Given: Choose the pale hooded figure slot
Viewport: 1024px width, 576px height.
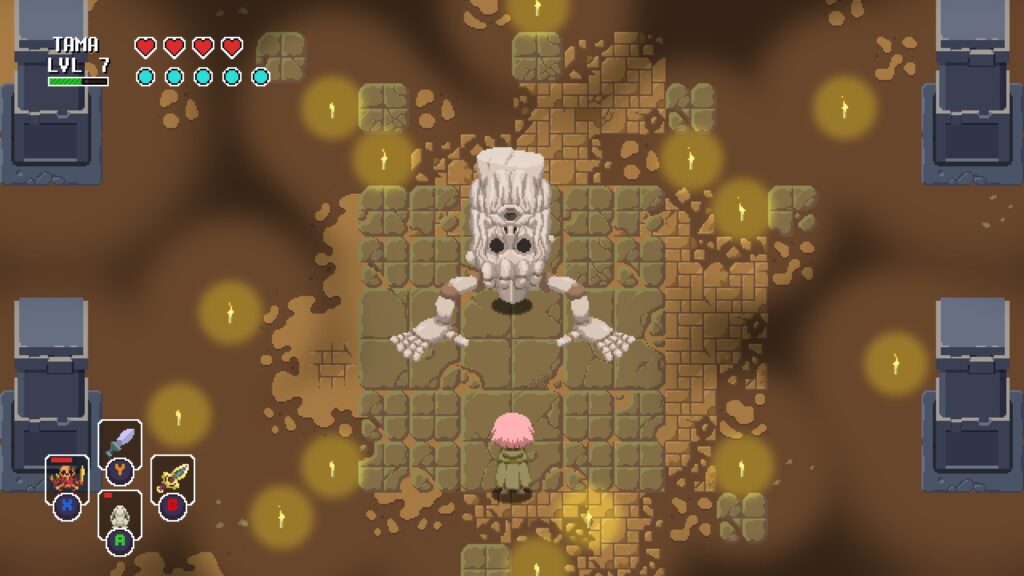Looking at the screenshot, I should point(119,515).
